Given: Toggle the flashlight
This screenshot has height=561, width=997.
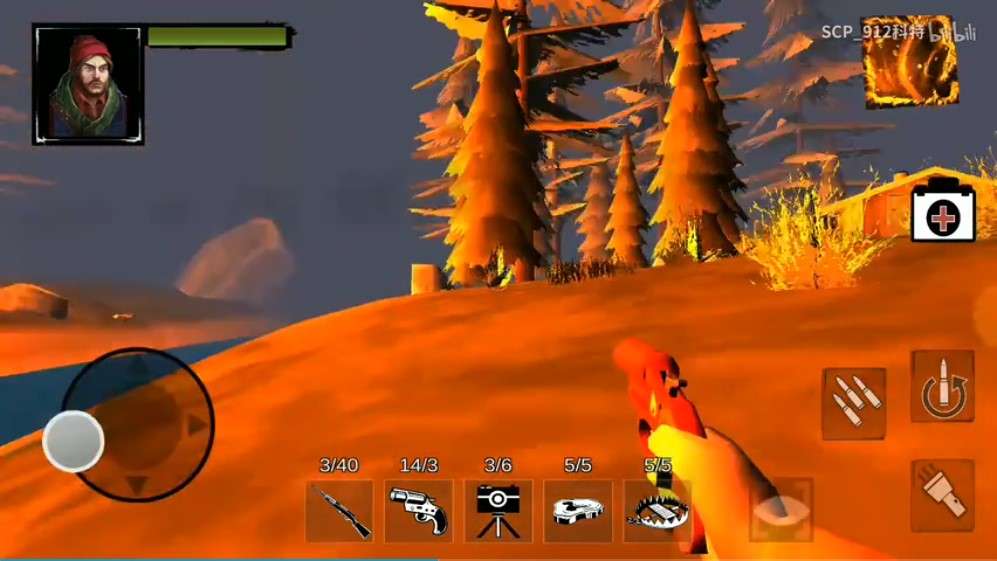Looking at the screenshot, I should click(x=942, y=495).
